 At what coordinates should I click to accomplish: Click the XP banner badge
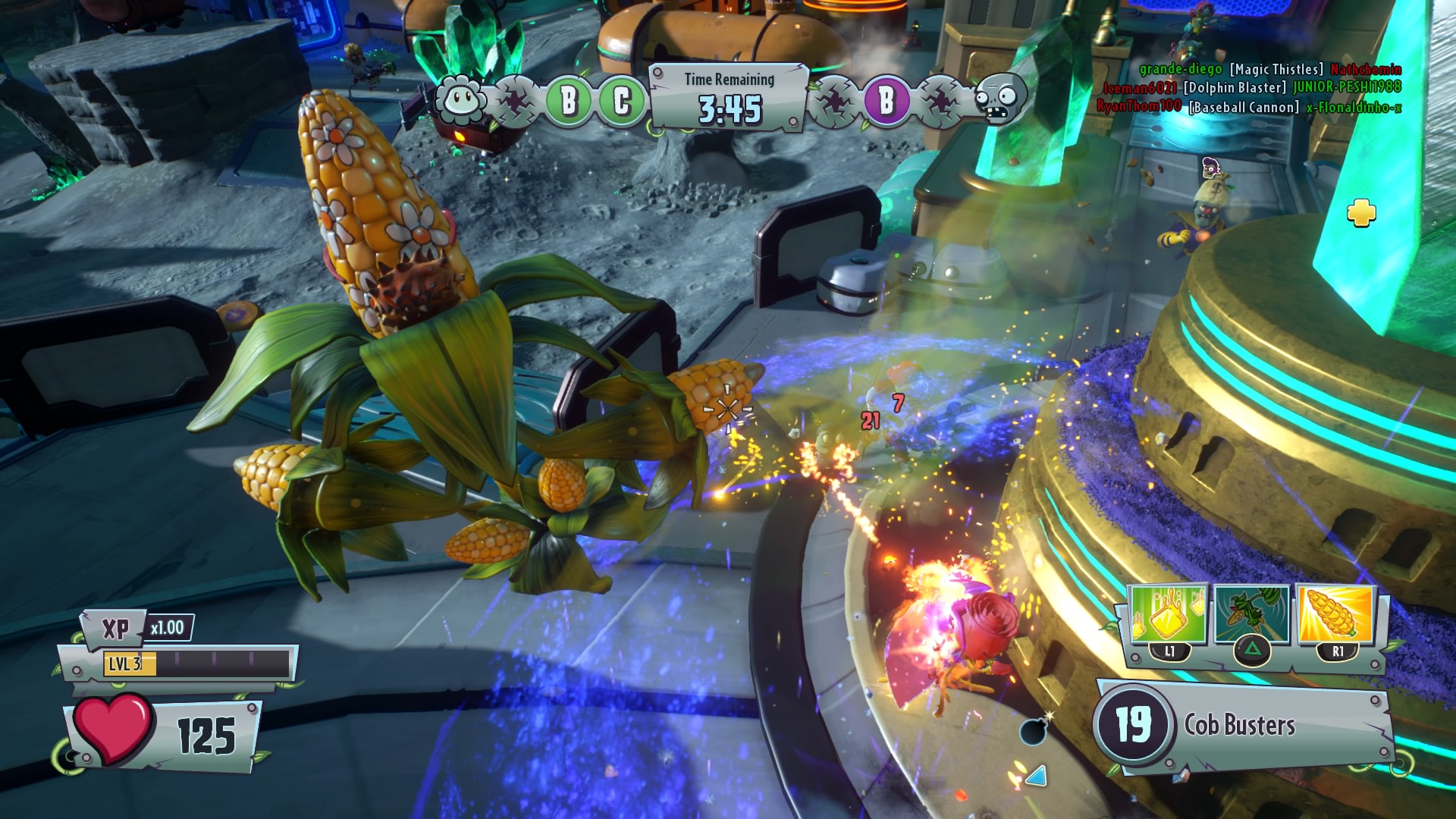click(115, 629)
